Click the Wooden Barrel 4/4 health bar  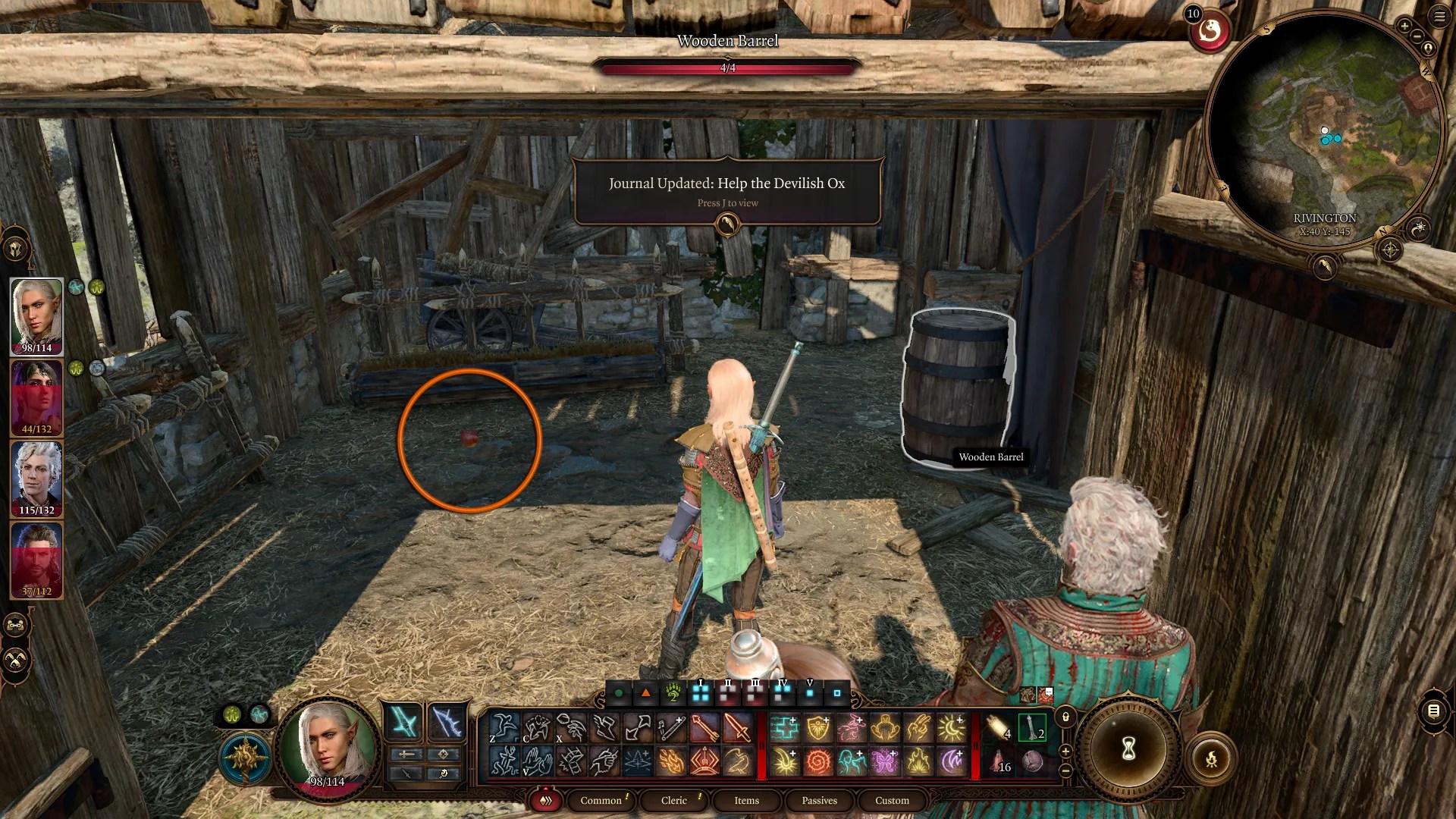(x=728, y=67)
